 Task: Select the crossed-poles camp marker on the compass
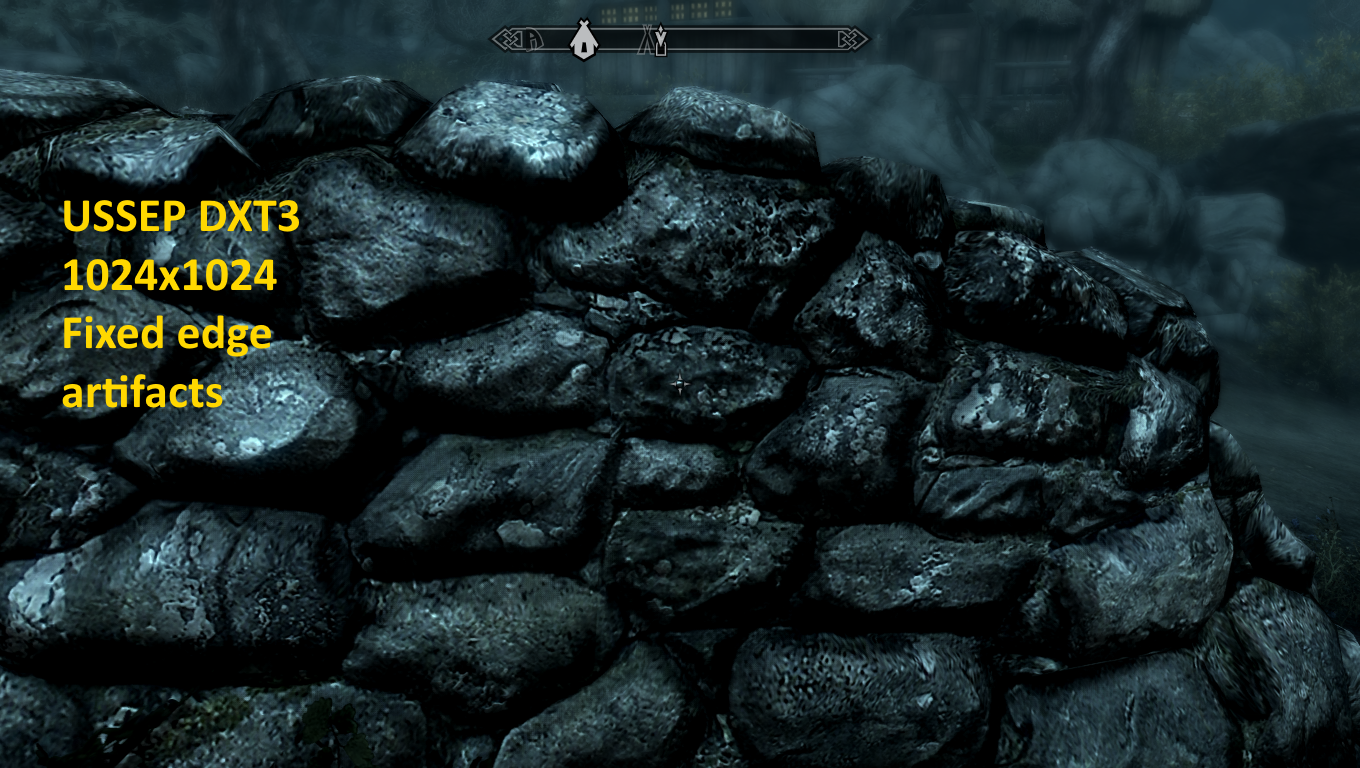(648, 40)
